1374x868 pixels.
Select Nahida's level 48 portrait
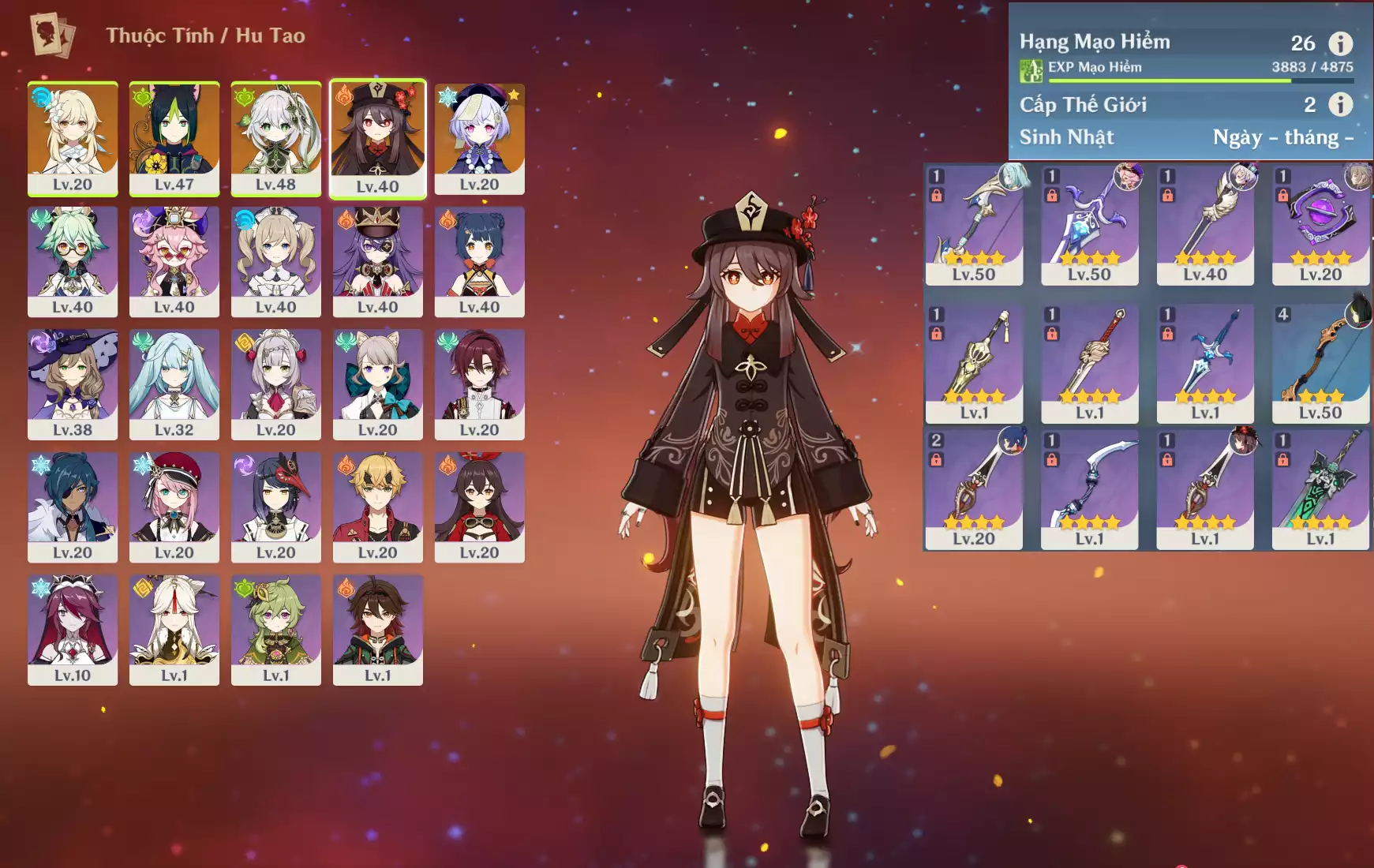click(x=275, y=138)
